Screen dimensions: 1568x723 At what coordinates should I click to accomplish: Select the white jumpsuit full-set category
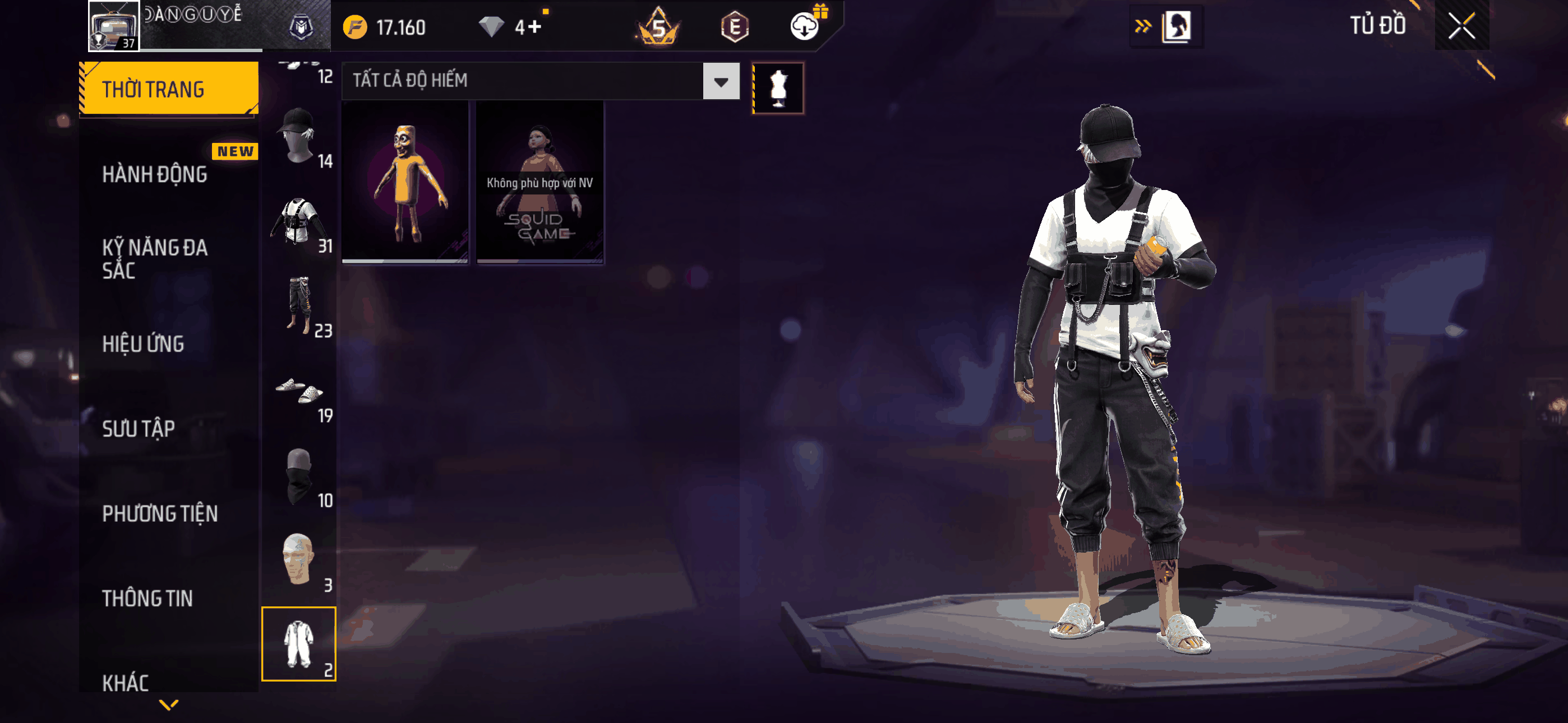coord(298,644)
